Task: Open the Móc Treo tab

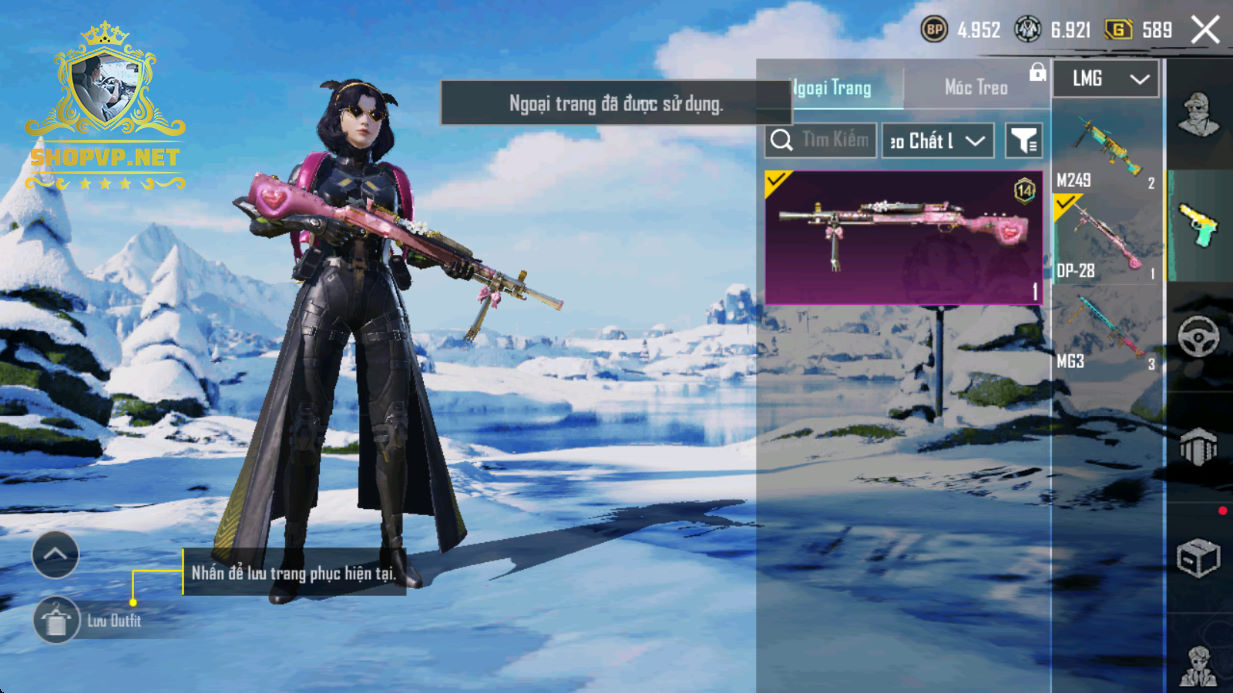Action: point(976,88)
